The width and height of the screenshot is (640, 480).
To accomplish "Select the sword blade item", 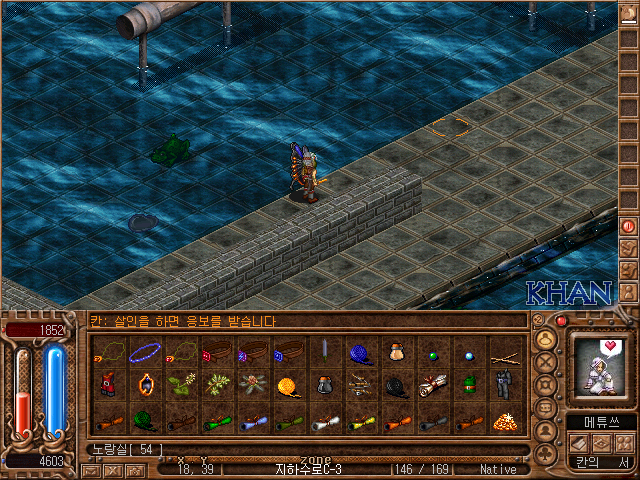I will click(324, 351).
